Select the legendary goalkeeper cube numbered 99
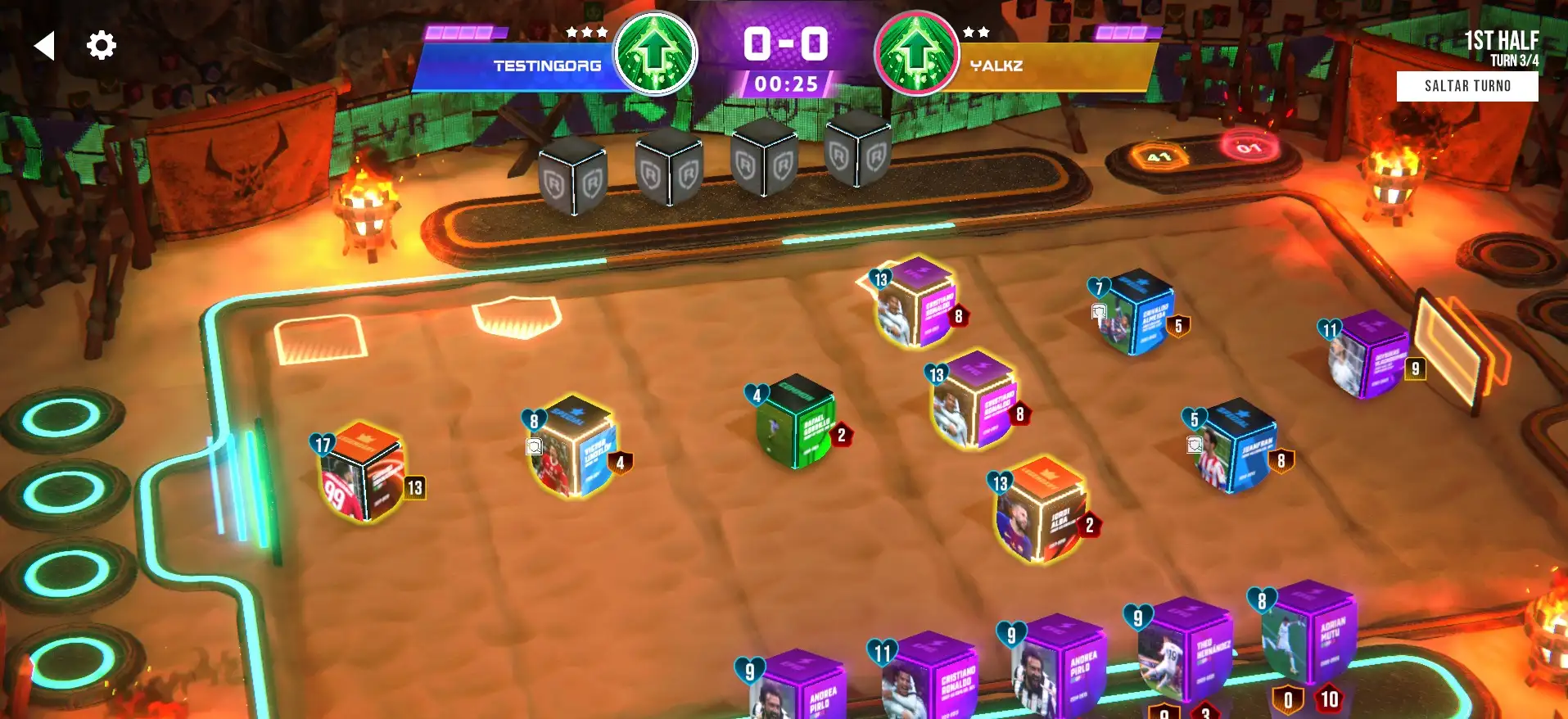This screenshot has height=719, width=1568. tap(362, 474)
